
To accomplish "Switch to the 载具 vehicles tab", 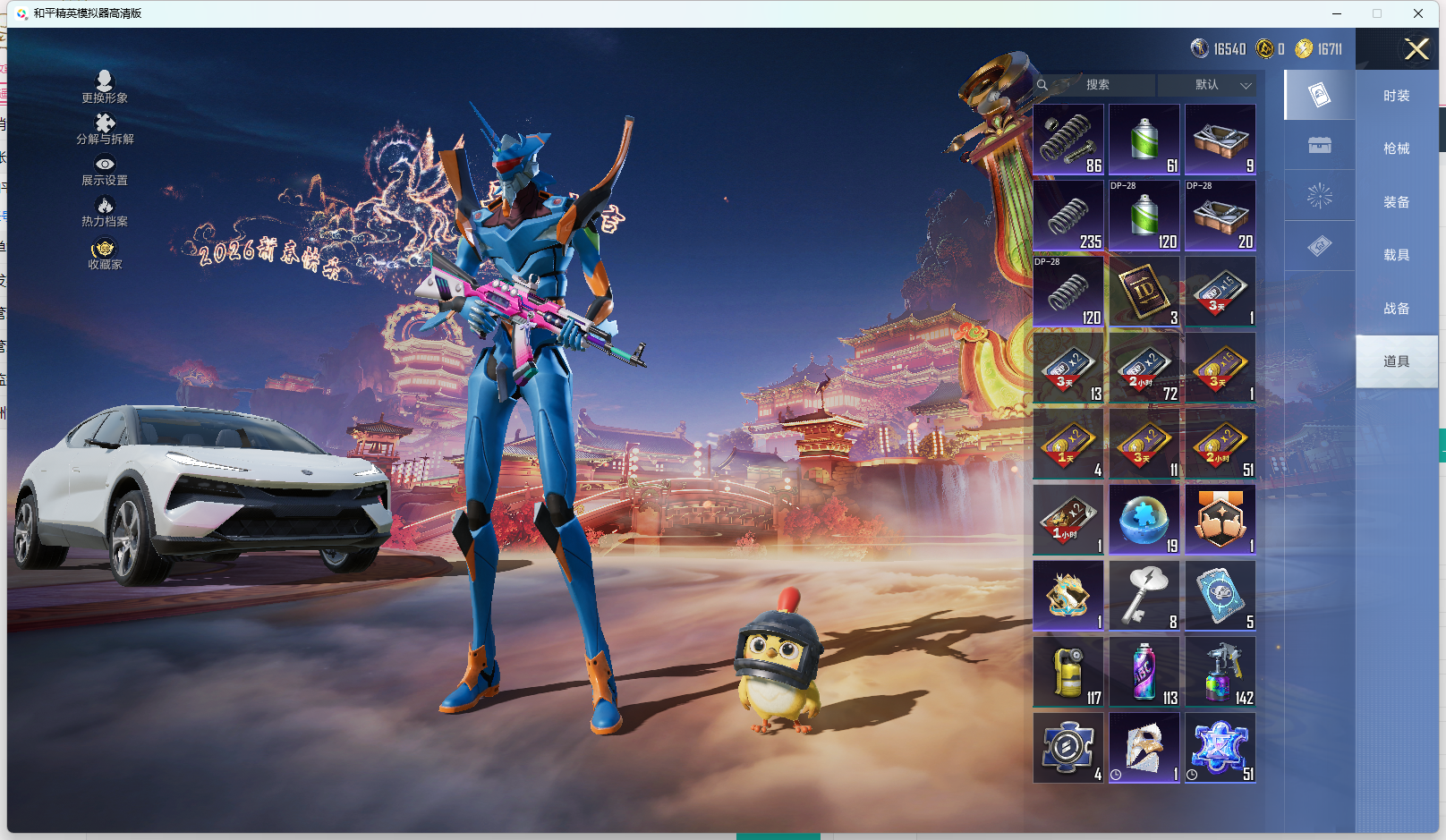I will click(1396, 255).
